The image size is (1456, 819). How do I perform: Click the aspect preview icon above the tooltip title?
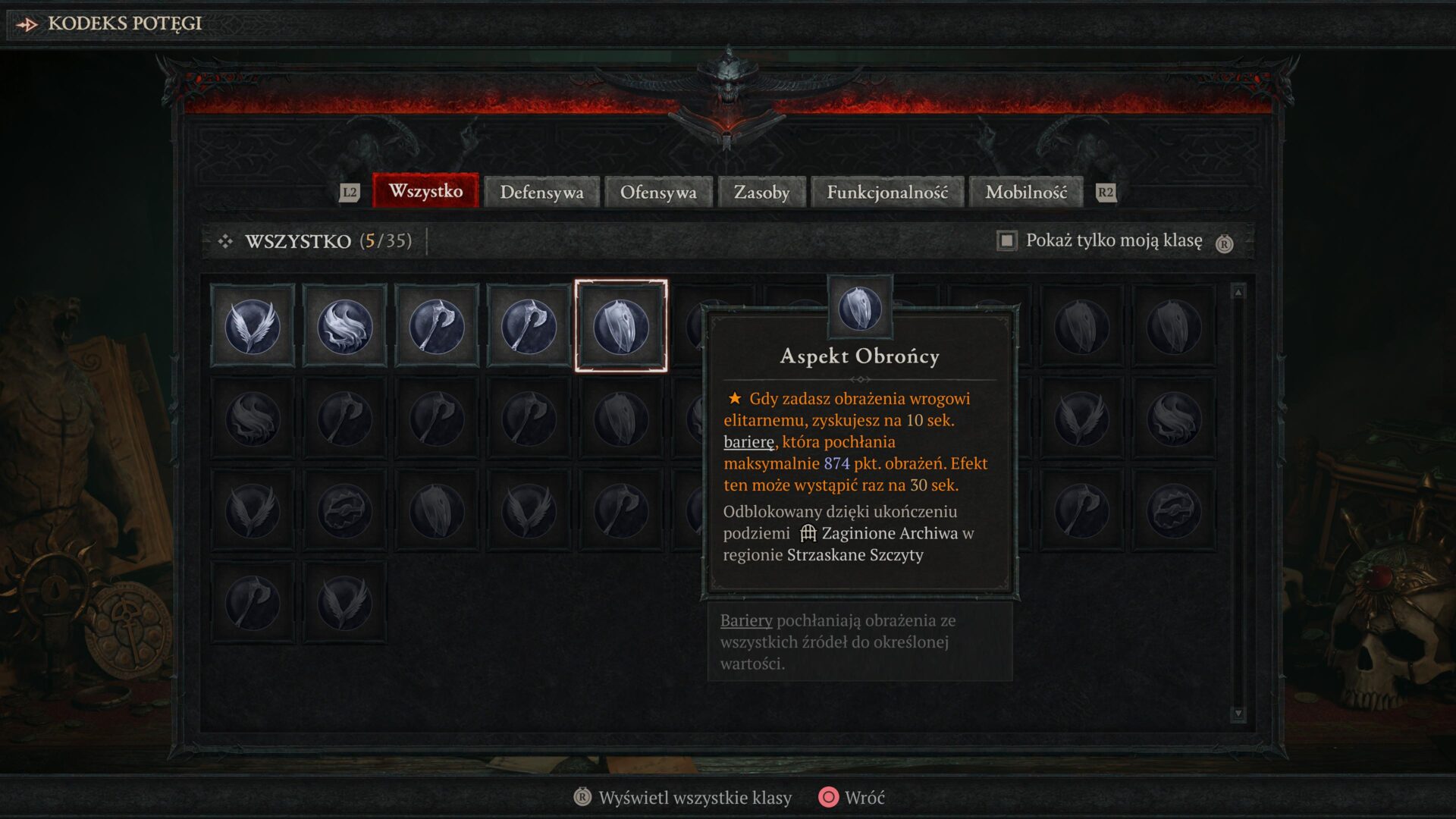[x=859, y=308]
